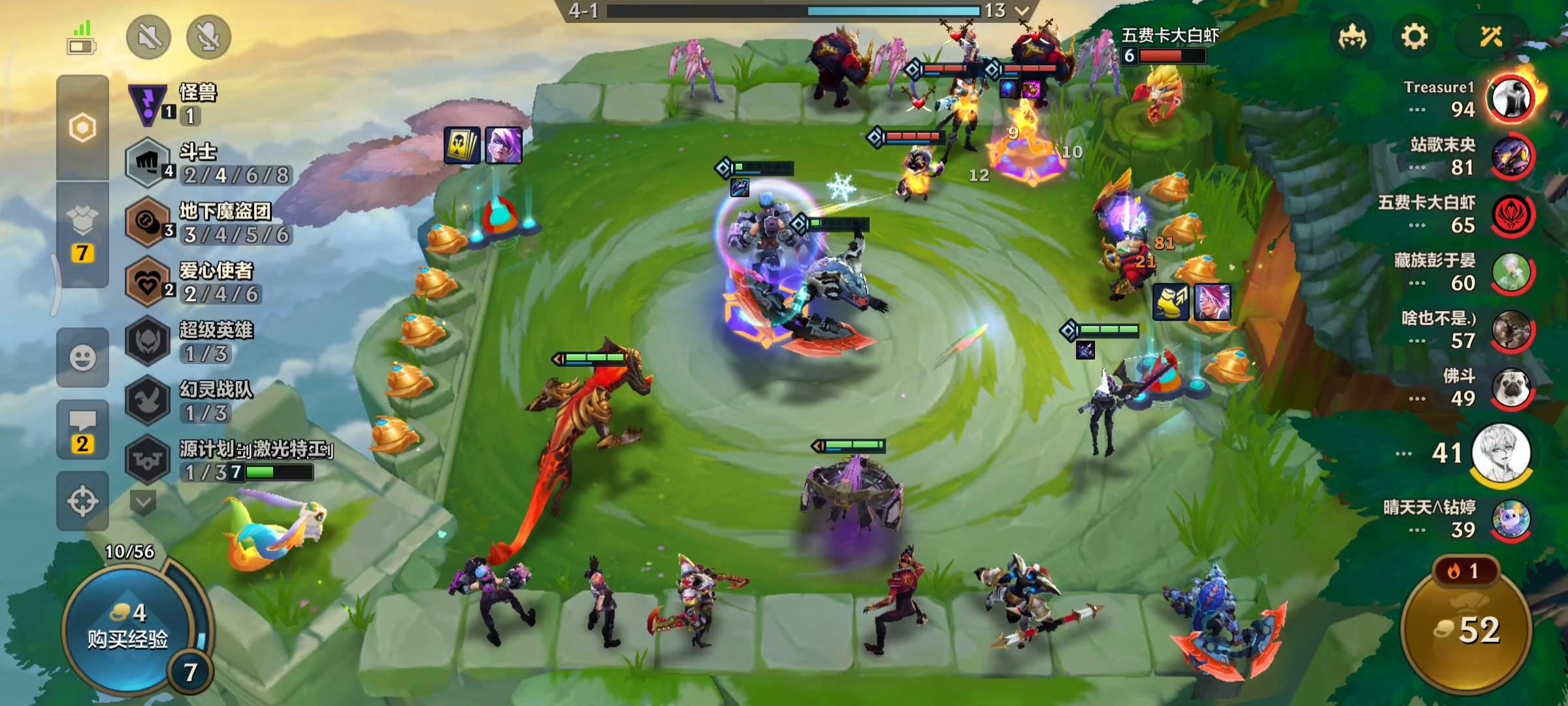1568x706 pixels.
Task: Open the emote smiley face button
Action: (82, 358)
